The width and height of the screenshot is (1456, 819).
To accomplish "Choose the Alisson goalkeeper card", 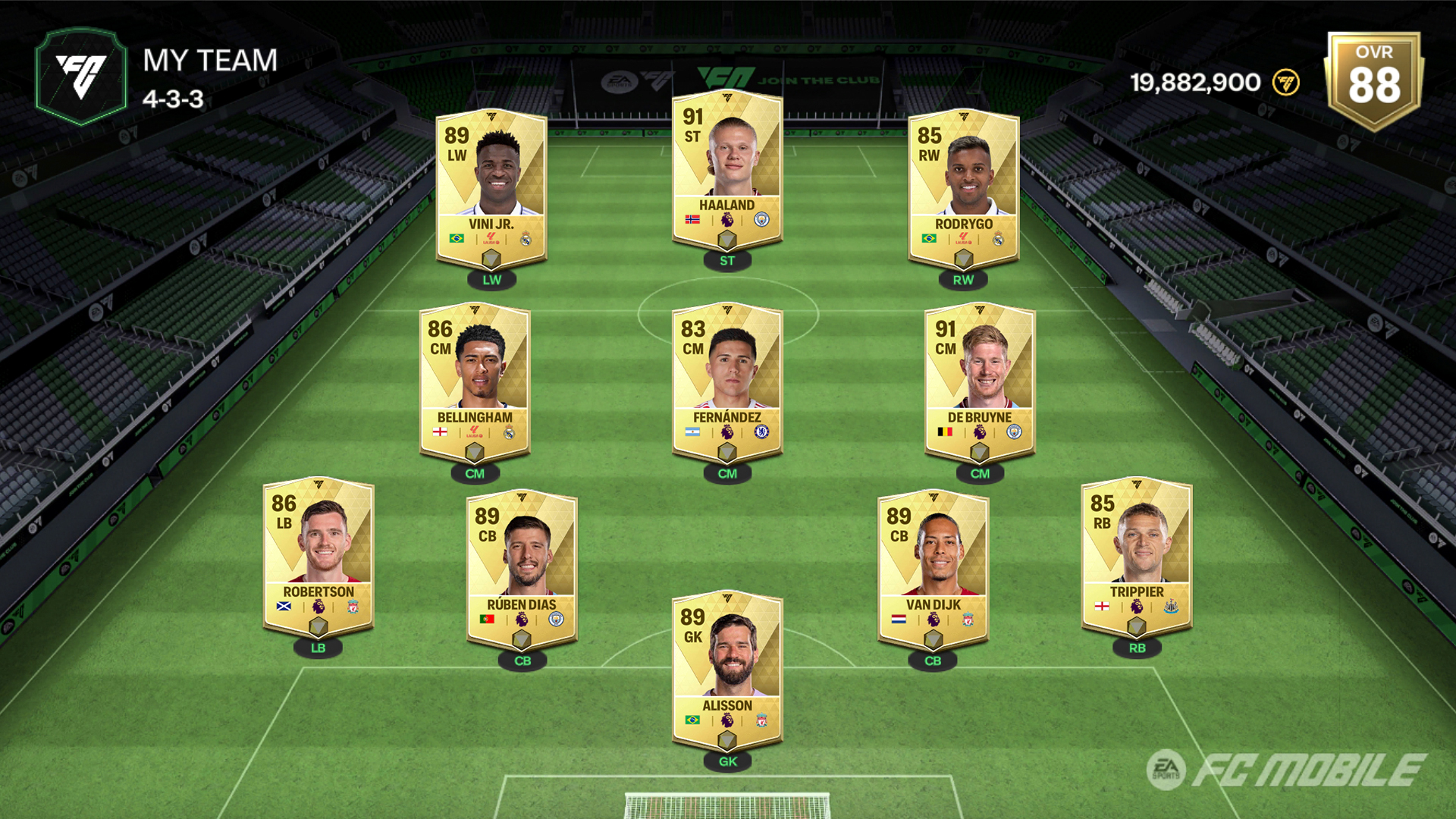I will coord(726,671).
